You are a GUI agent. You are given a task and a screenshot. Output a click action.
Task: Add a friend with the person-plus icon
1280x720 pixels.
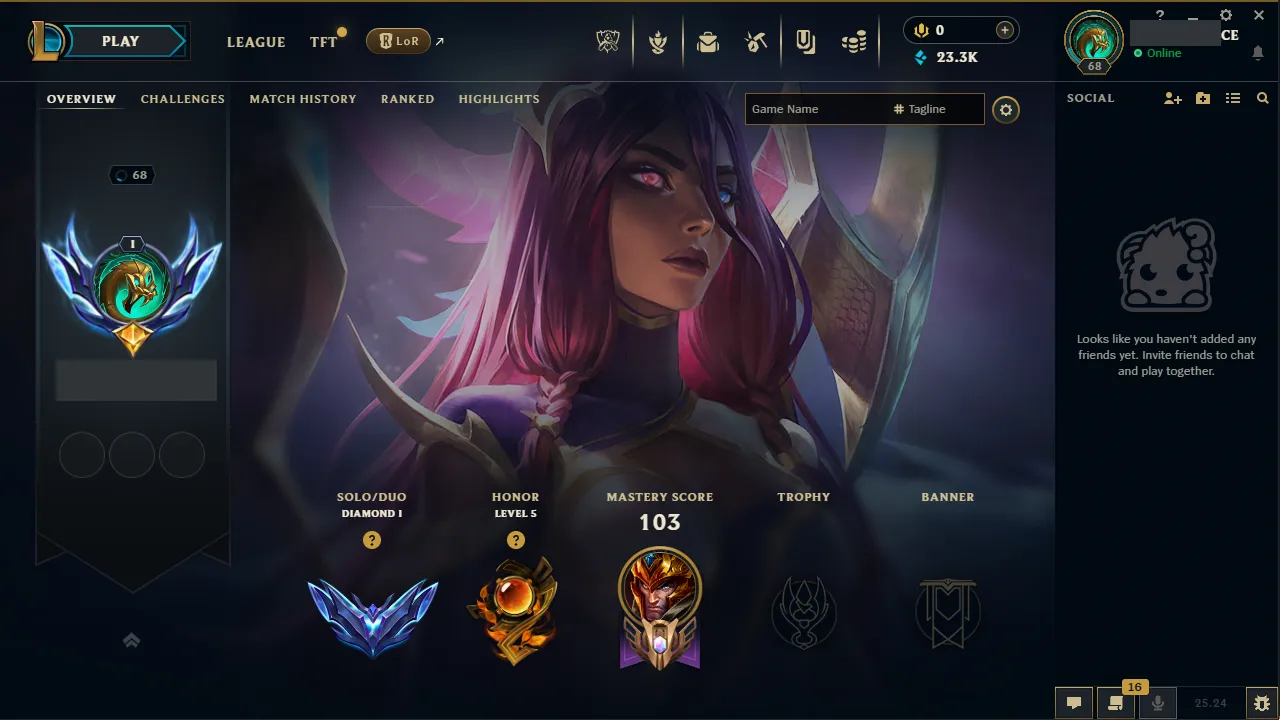(x=1171, y=98)
